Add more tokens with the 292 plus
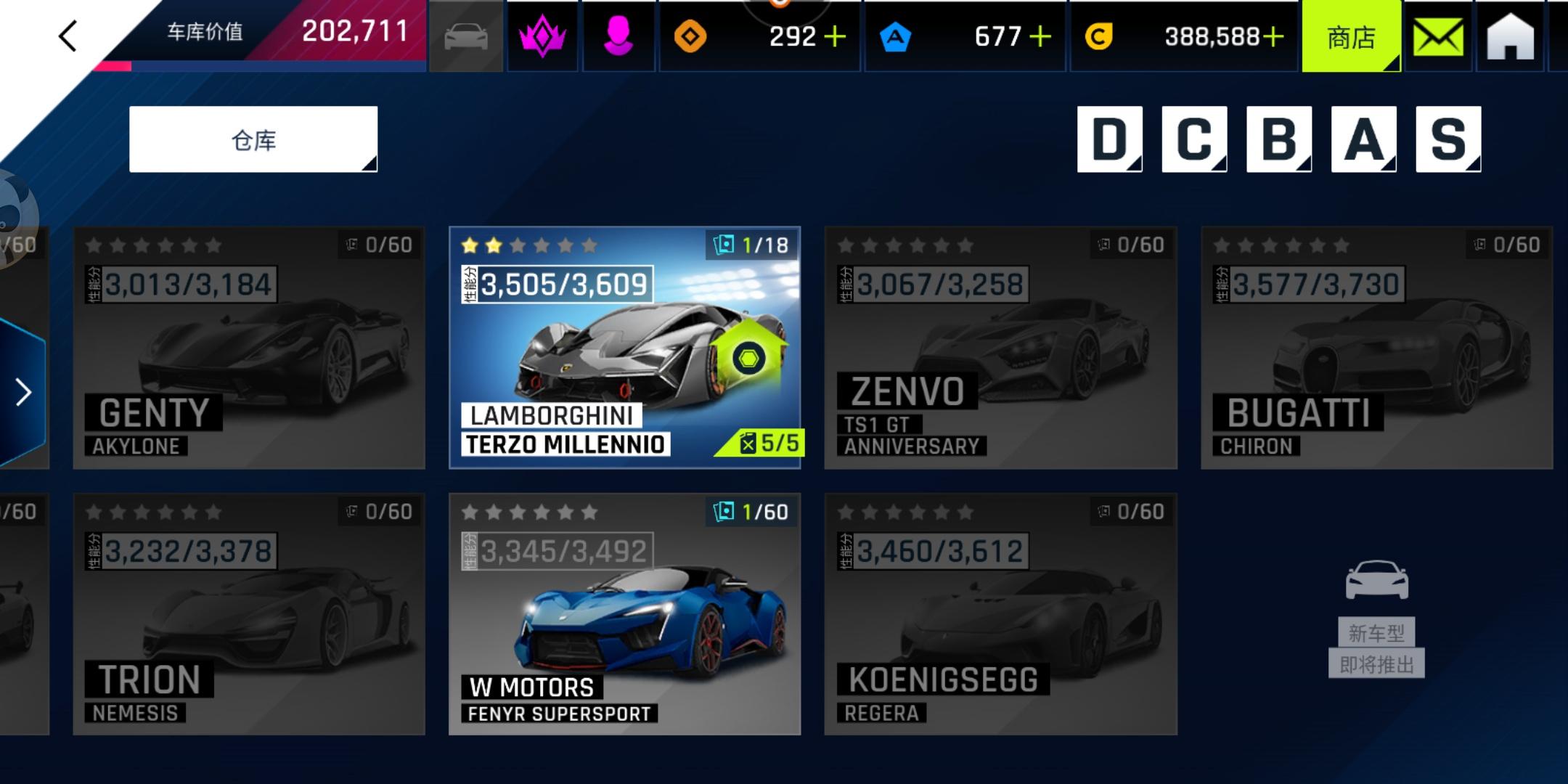This screenshot has height=784, width=1568. click(836, 36)
